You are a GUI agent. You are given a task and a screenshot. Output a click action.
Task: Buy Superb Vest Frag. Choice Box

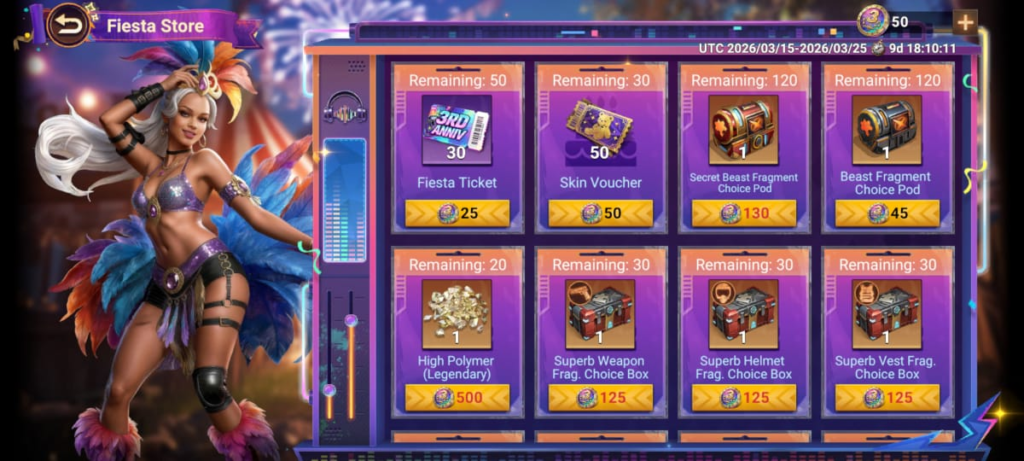pos(887,398)
